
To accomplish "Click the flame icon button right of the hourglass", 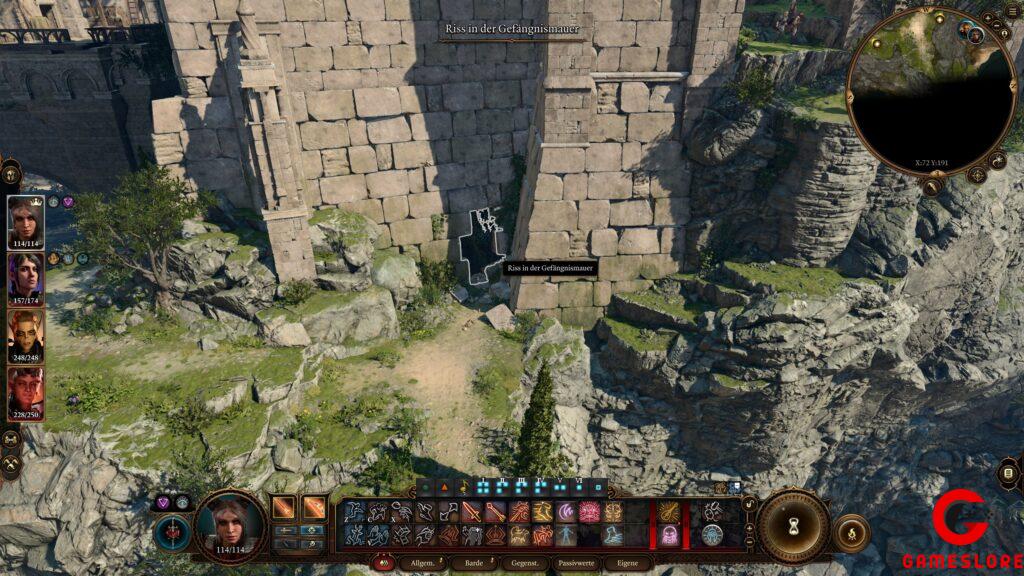I will (850, 530).
